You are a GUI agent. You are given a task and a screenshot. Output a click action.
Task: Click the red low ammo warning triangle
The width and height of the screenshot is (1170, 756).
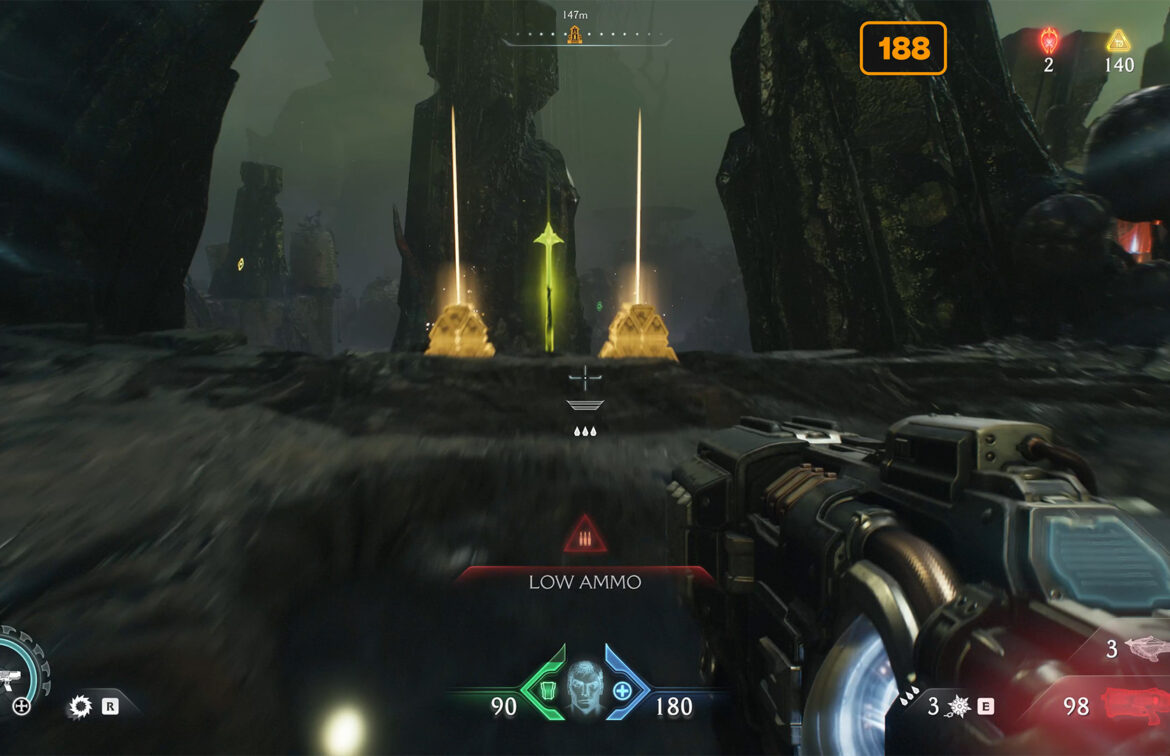[585, 538]
